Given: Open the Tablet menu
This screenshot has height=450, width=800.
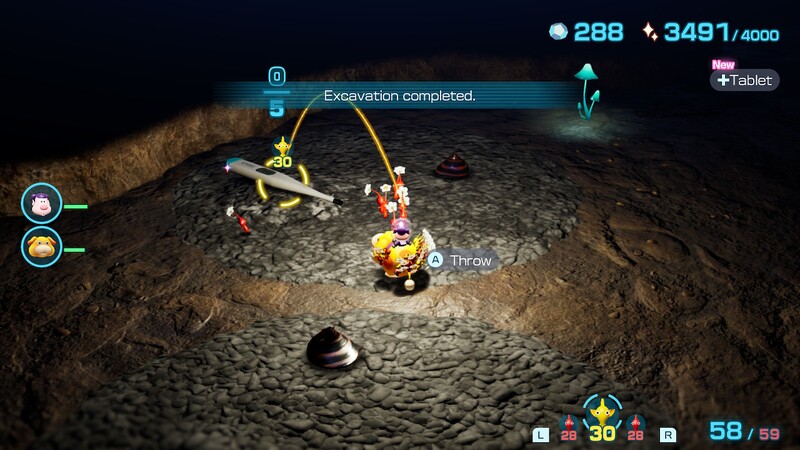Looking at the screenshot, I should (745, 80).
